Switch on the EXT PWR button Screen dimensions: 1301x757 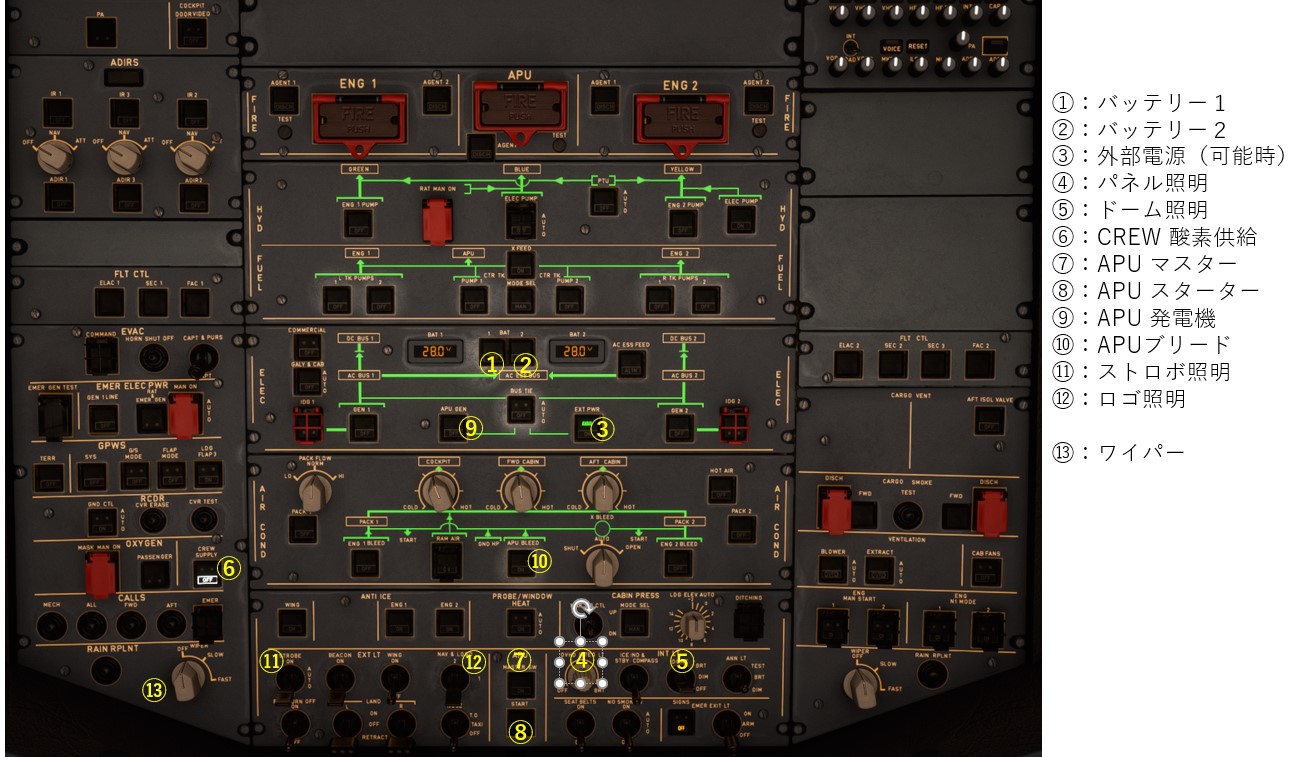coord(586,430)
